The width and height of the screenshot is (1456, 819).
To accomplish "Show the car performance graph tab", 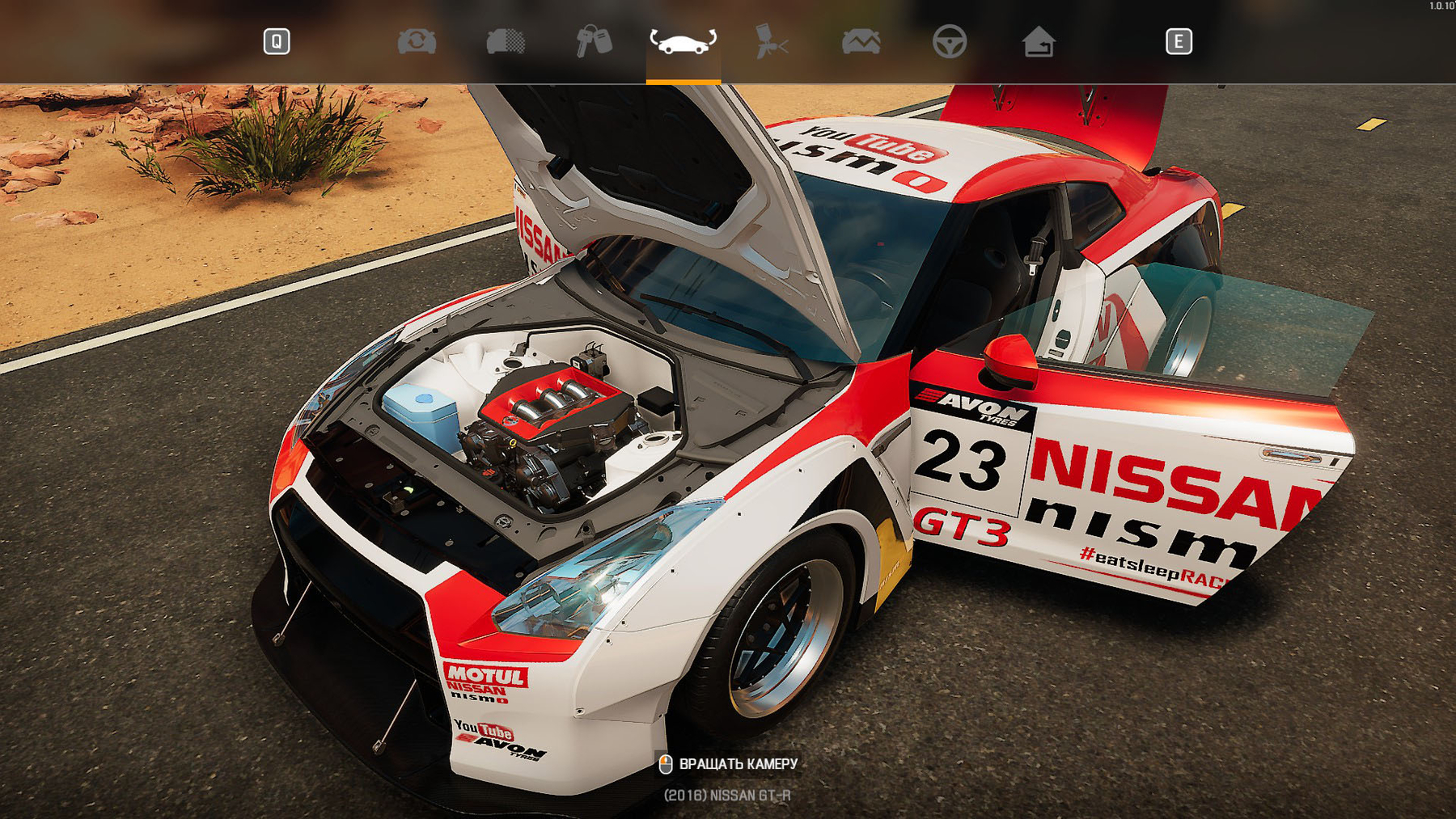I will click(x=861, y=41).
